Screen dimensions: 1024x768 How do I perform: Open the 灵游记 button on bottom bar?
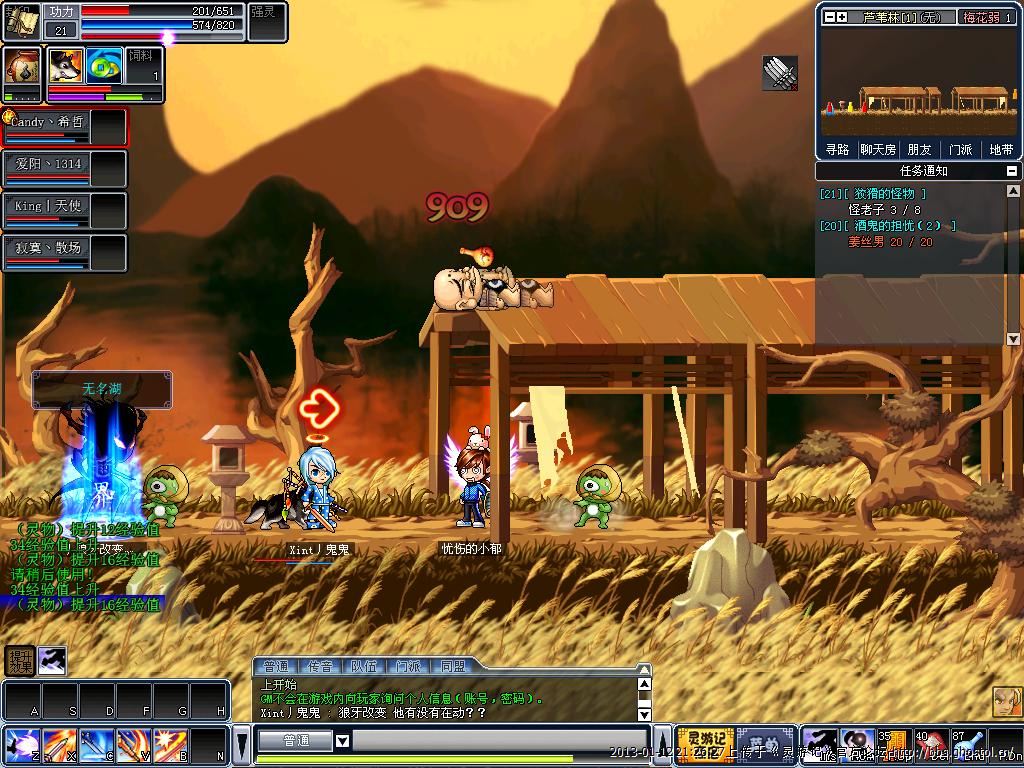[706, 742]
